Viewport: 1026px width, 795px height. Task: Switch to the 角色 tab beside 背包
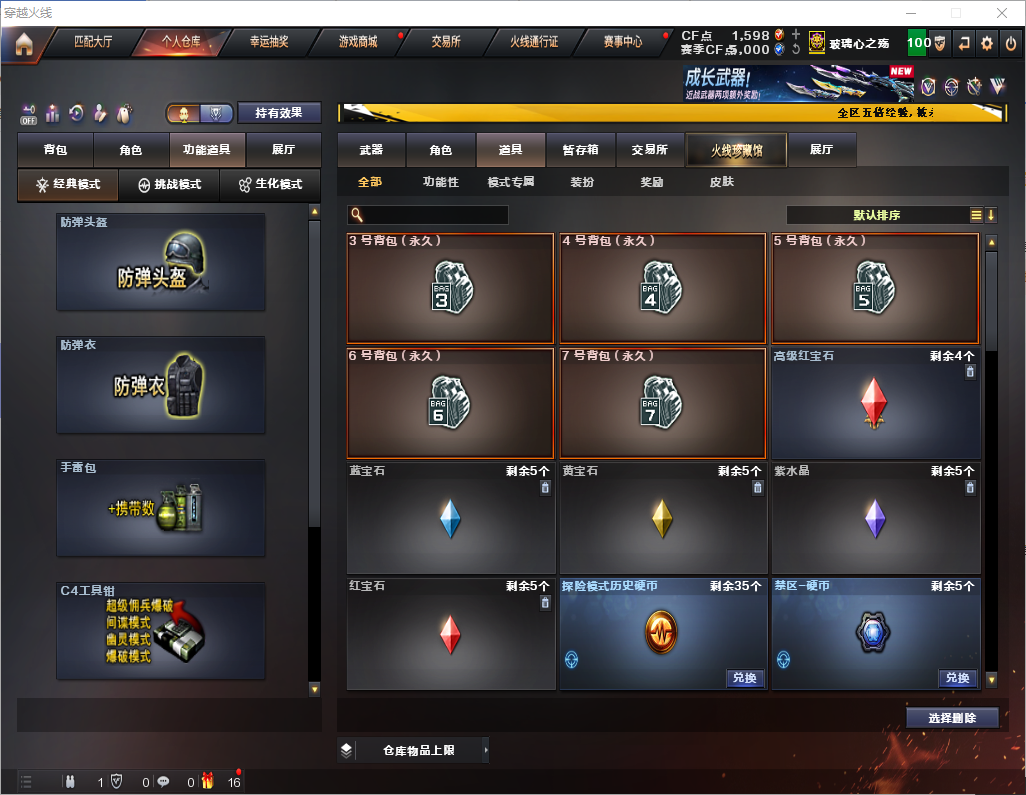pos(131,150)
